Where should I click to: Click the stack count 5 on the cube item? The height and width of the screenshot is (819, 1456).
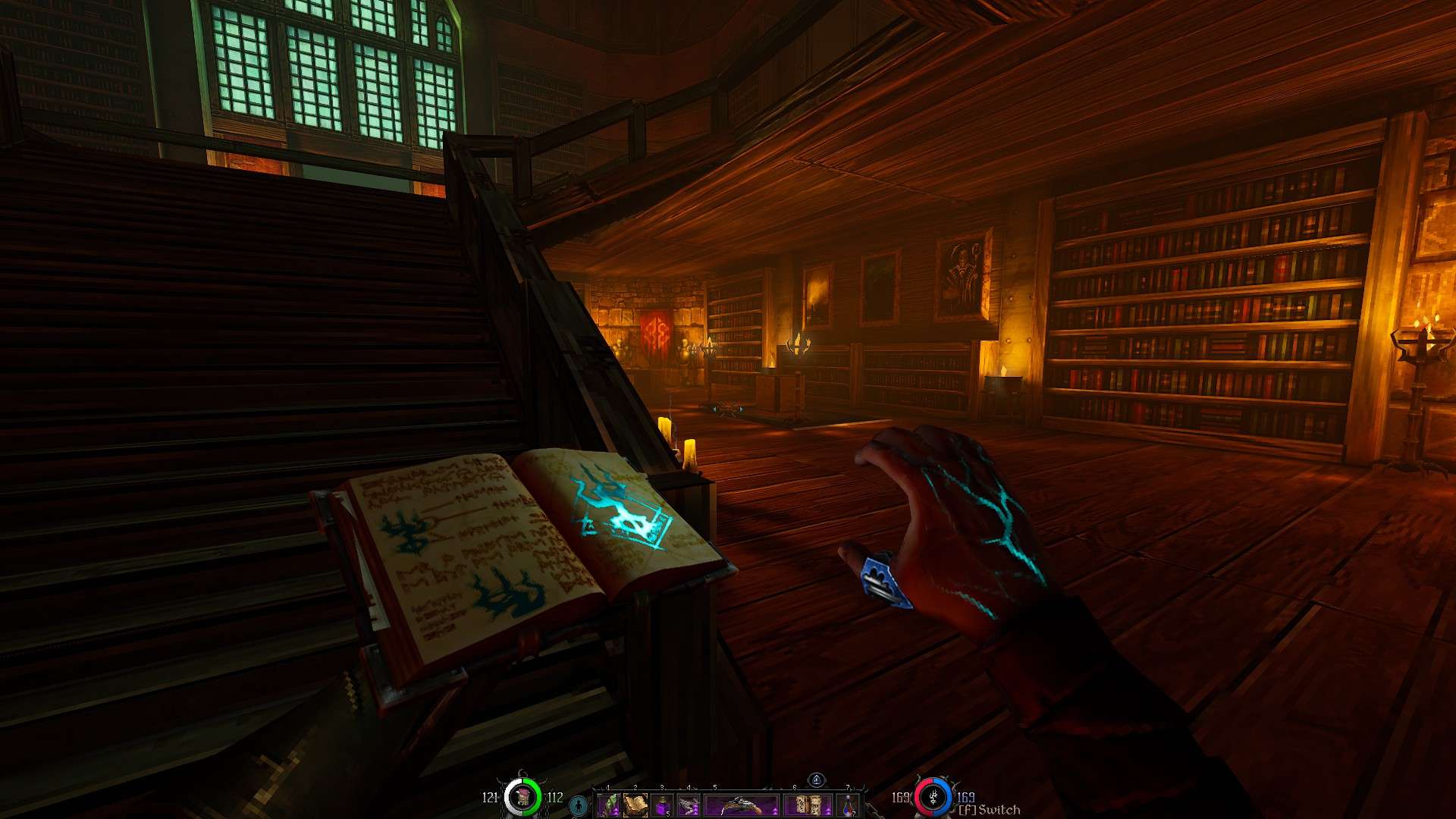(667, 814)
